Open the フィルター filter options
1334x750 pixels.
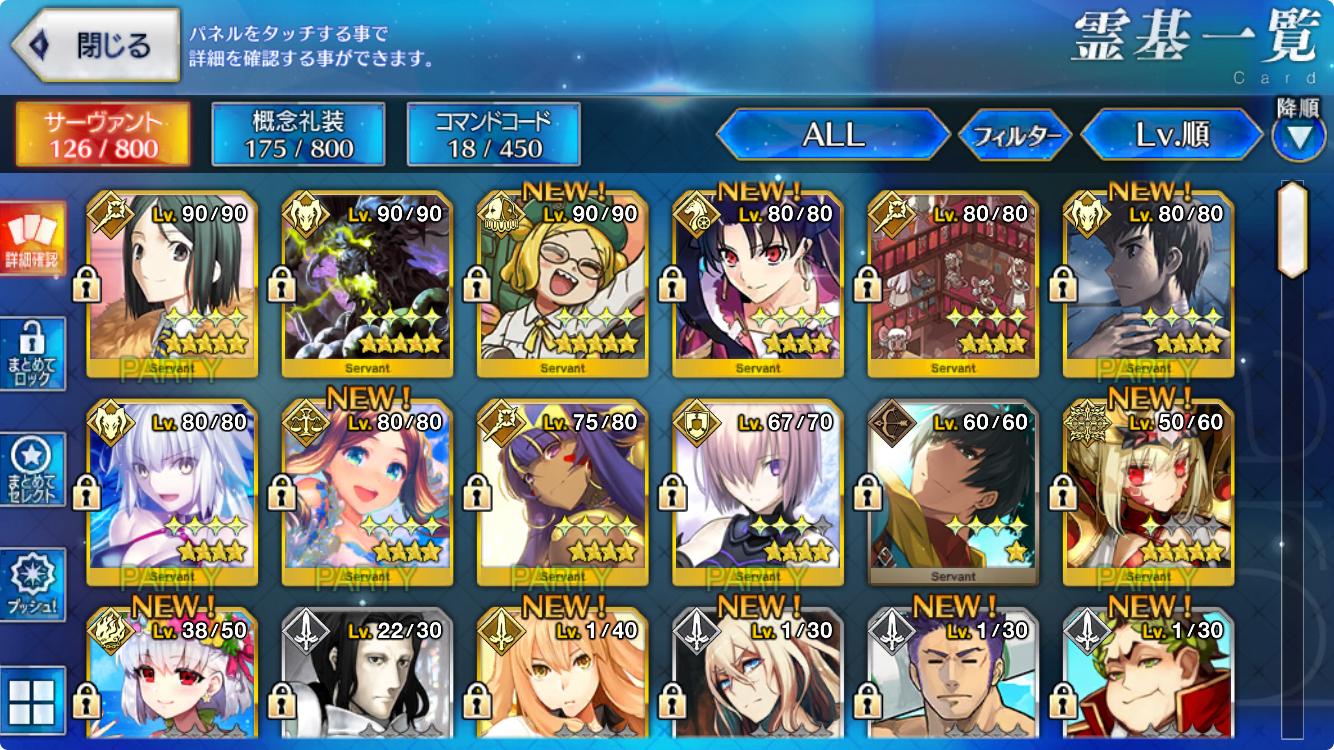1015,136
